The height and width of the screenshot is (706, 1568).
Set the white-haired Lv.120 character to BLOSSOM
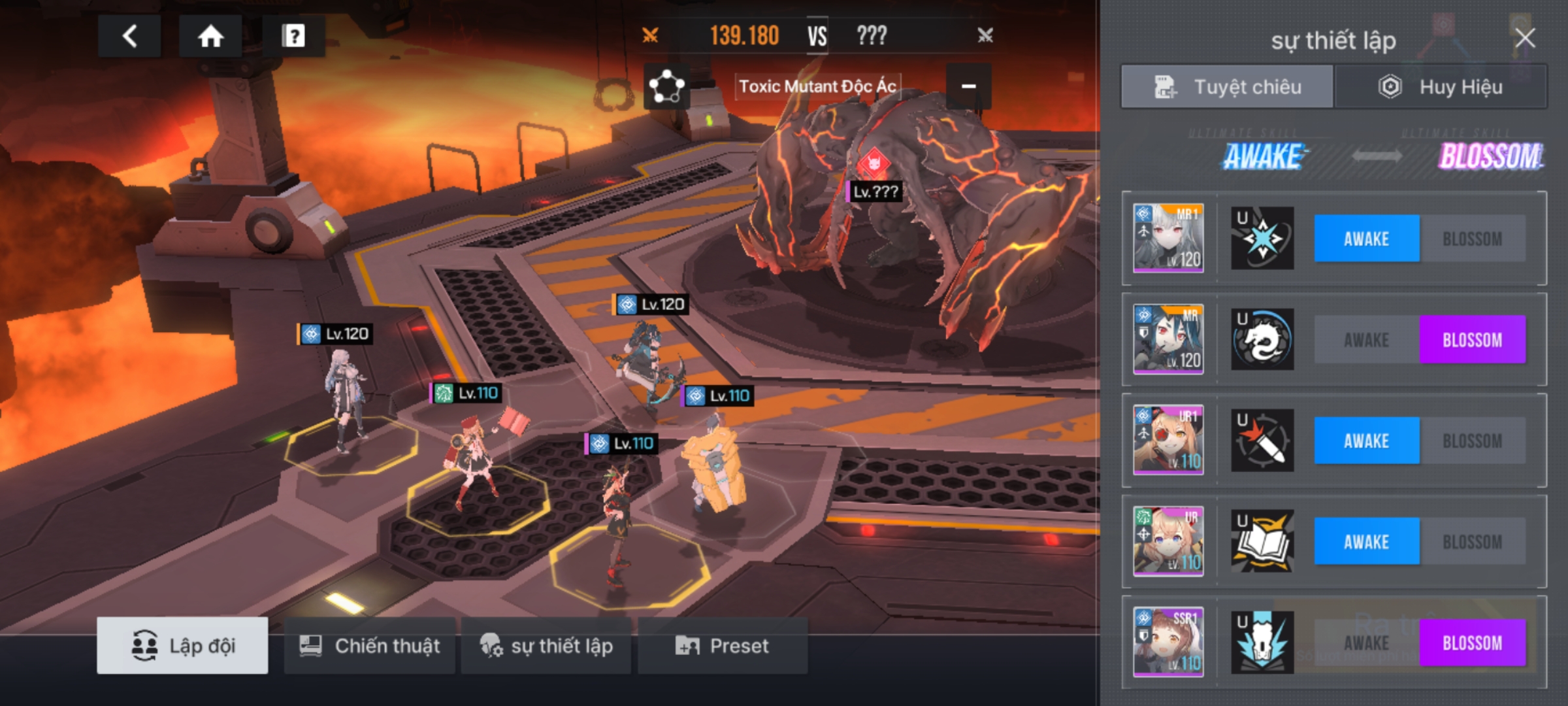click(1472, 239)
